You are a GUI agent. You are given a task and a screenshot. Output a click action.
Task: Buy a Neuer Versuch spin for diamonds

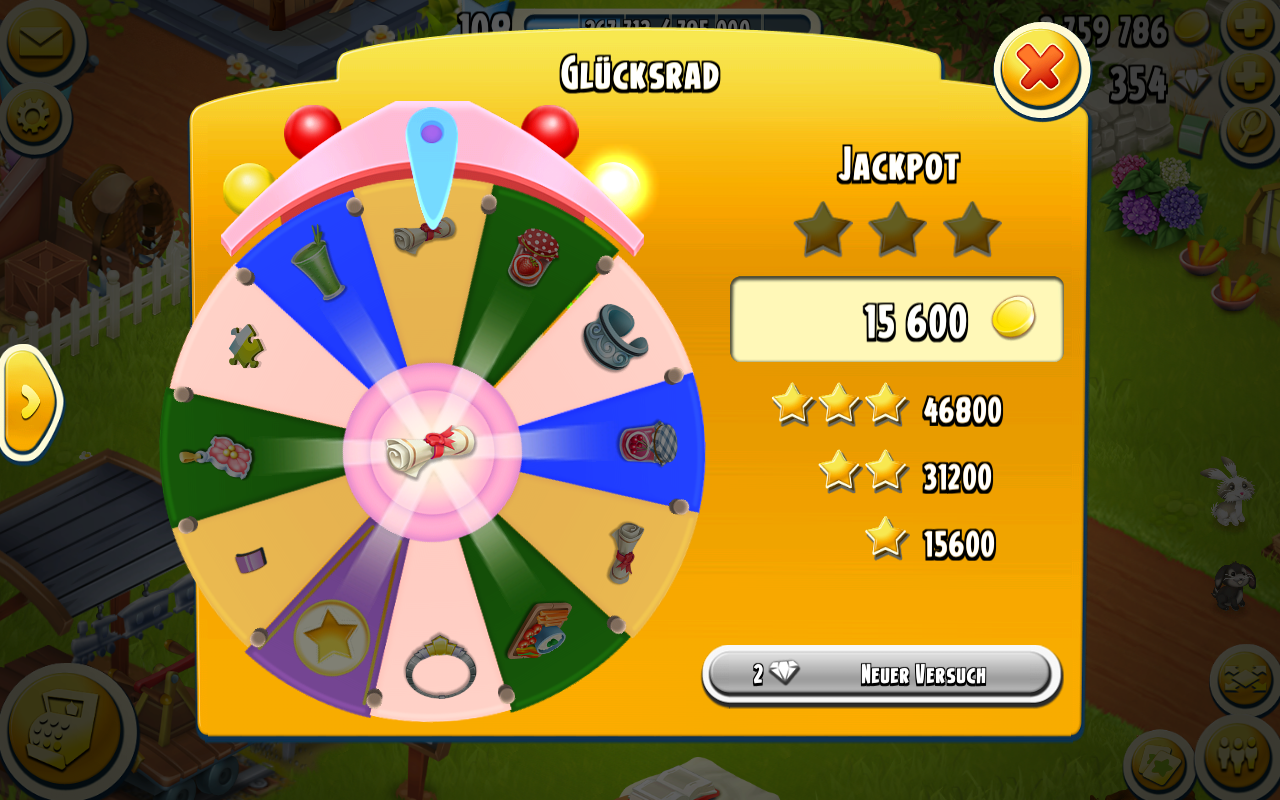click(881, 674)
